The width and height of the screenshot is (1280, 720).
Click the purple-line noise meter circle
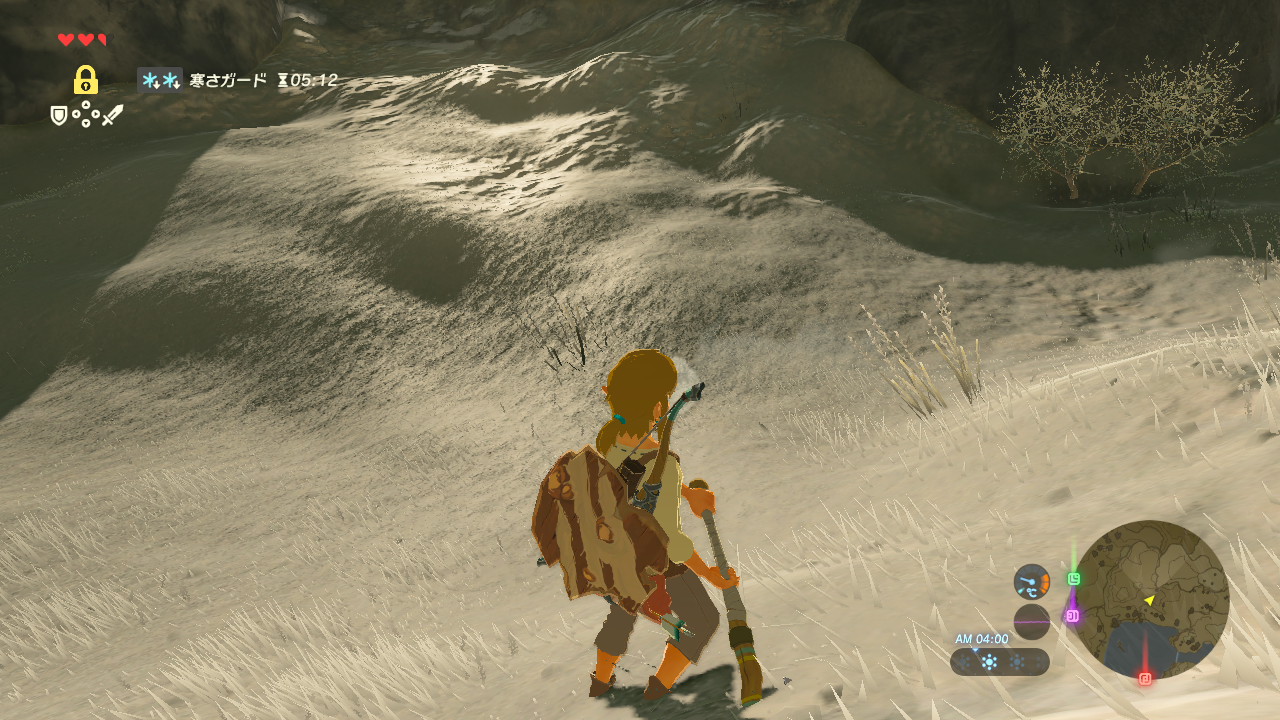coord(1032,622)
